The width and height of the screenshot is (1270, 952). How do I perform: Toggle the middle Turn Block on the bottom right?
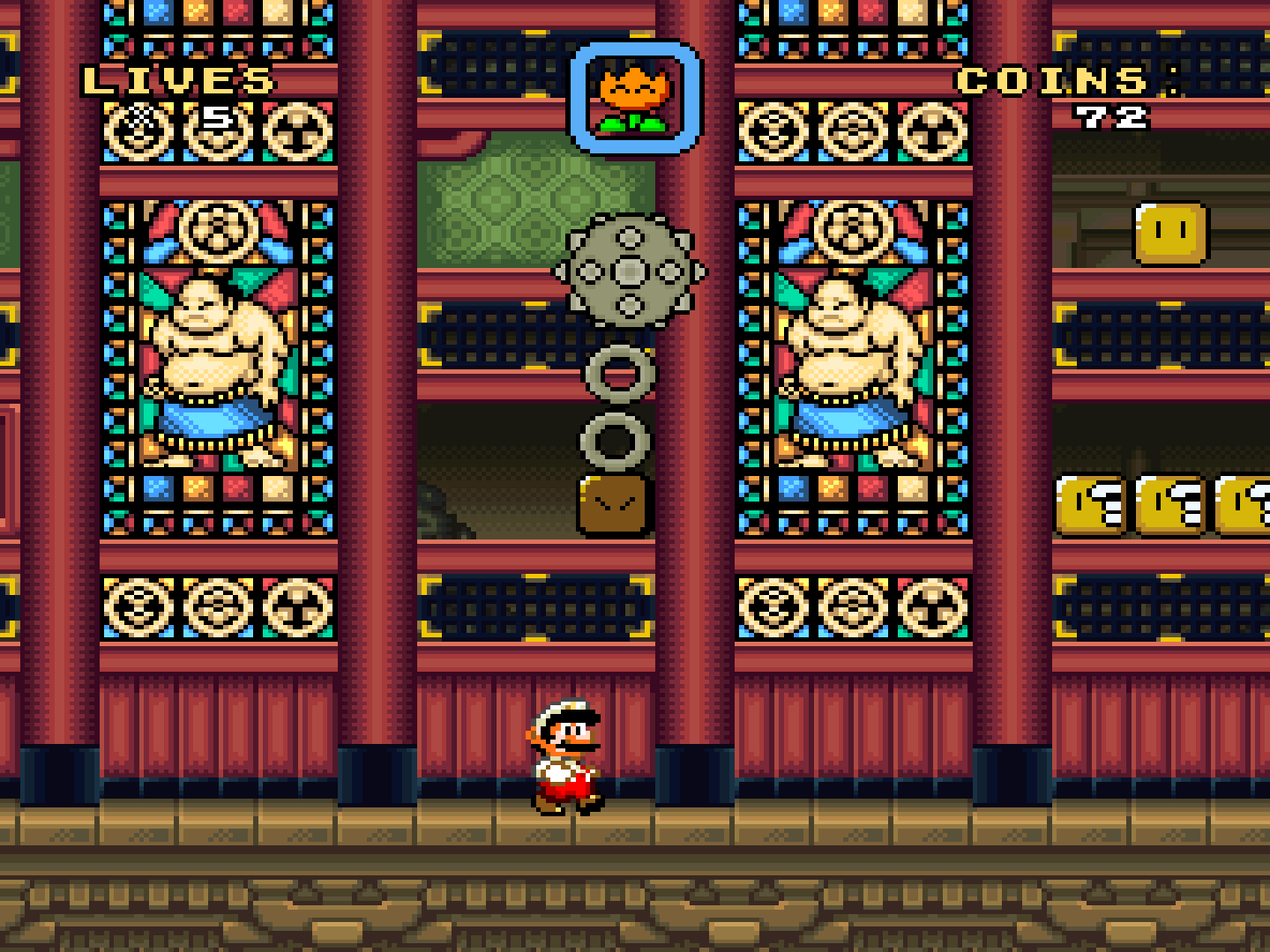tap(1173, 502)
